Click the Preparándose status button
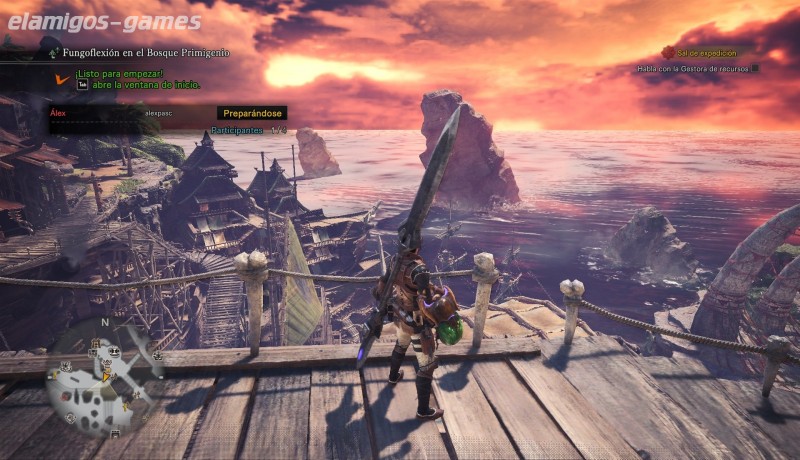This screenshot has width=800, height=460. coord(252,113)
